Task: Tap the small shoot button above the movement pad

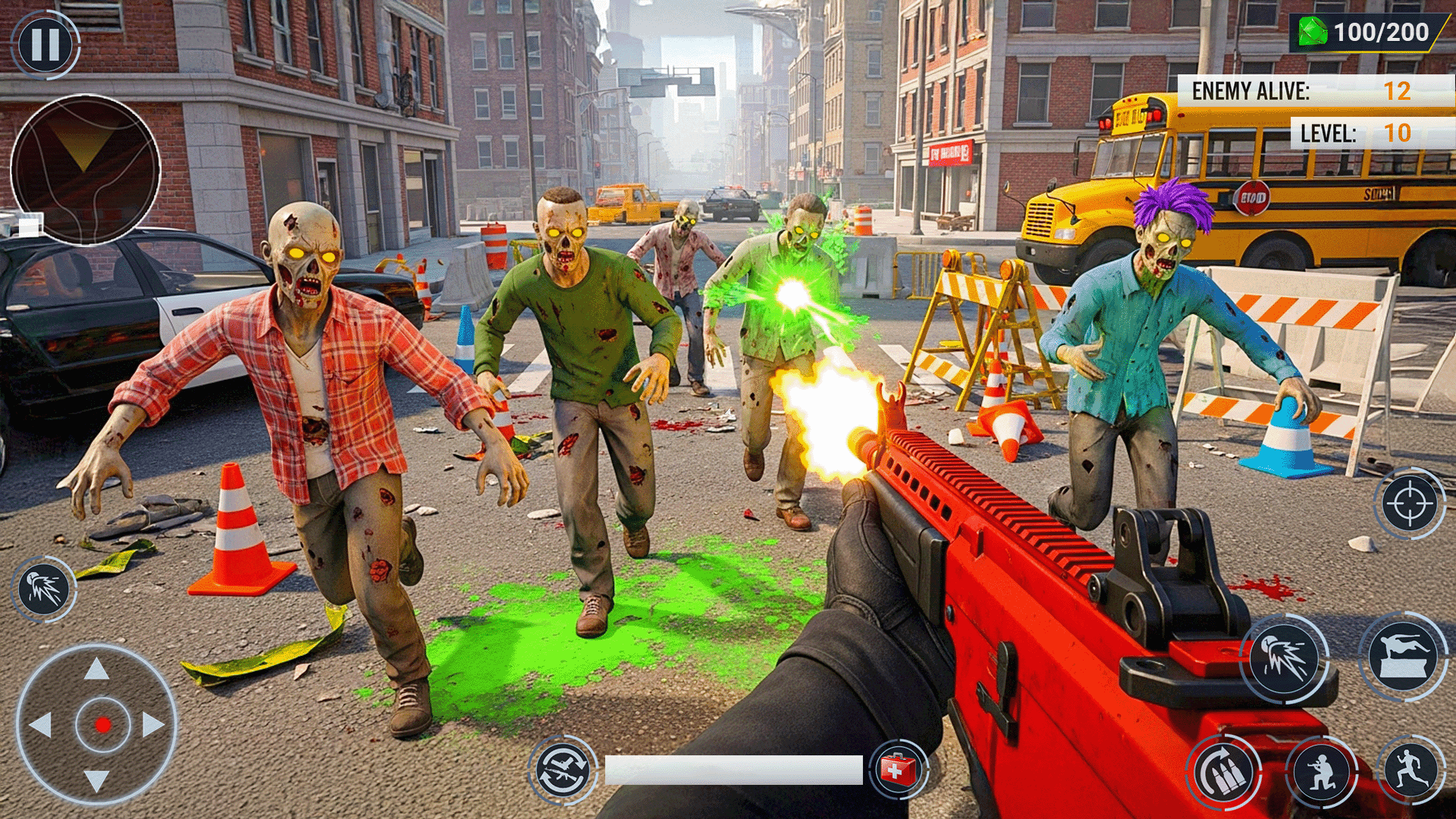Action: (44, 589)
